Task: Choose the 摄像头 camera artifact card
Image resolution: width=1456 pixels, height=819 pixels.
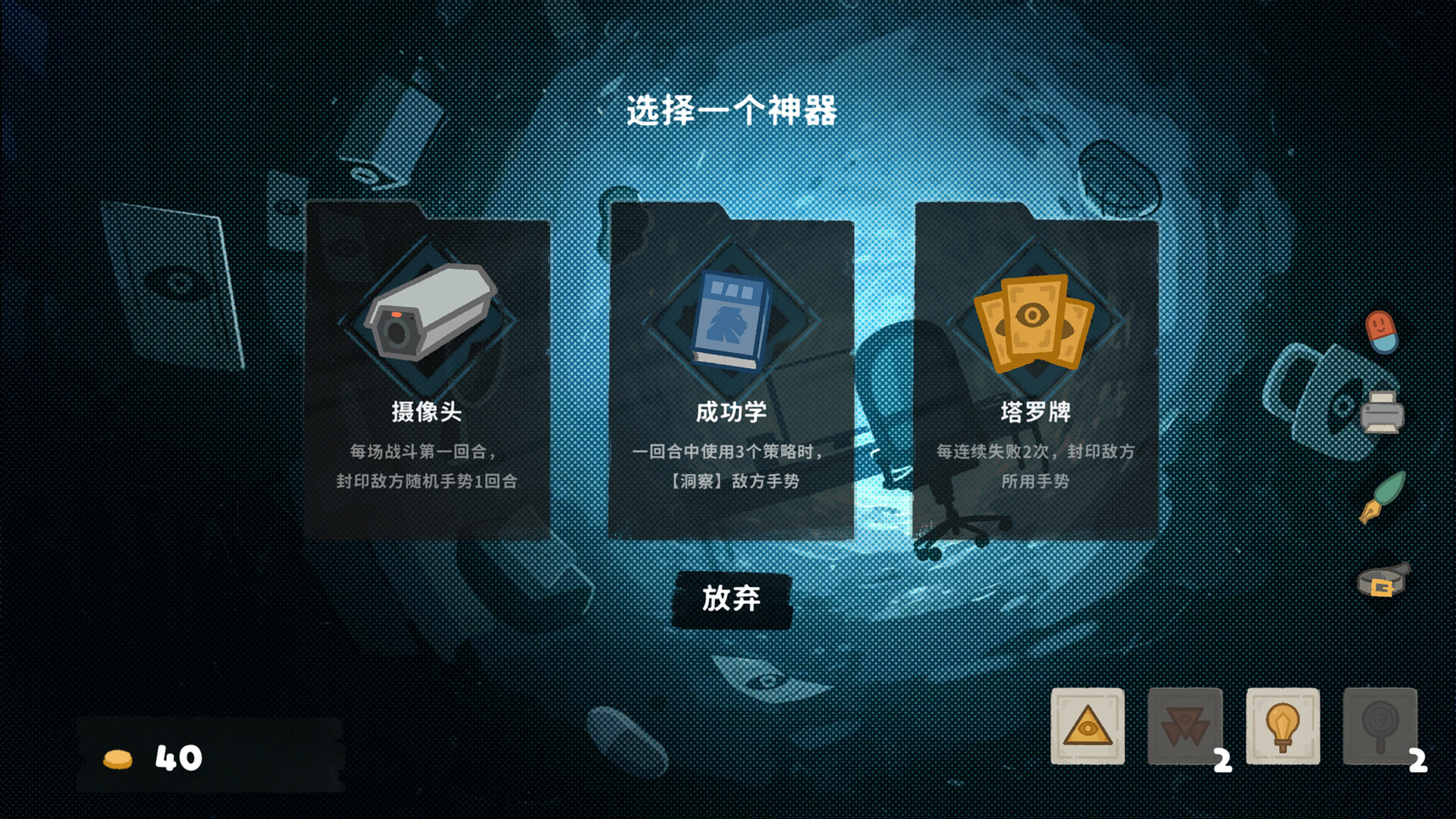Action: click(427, 372)
